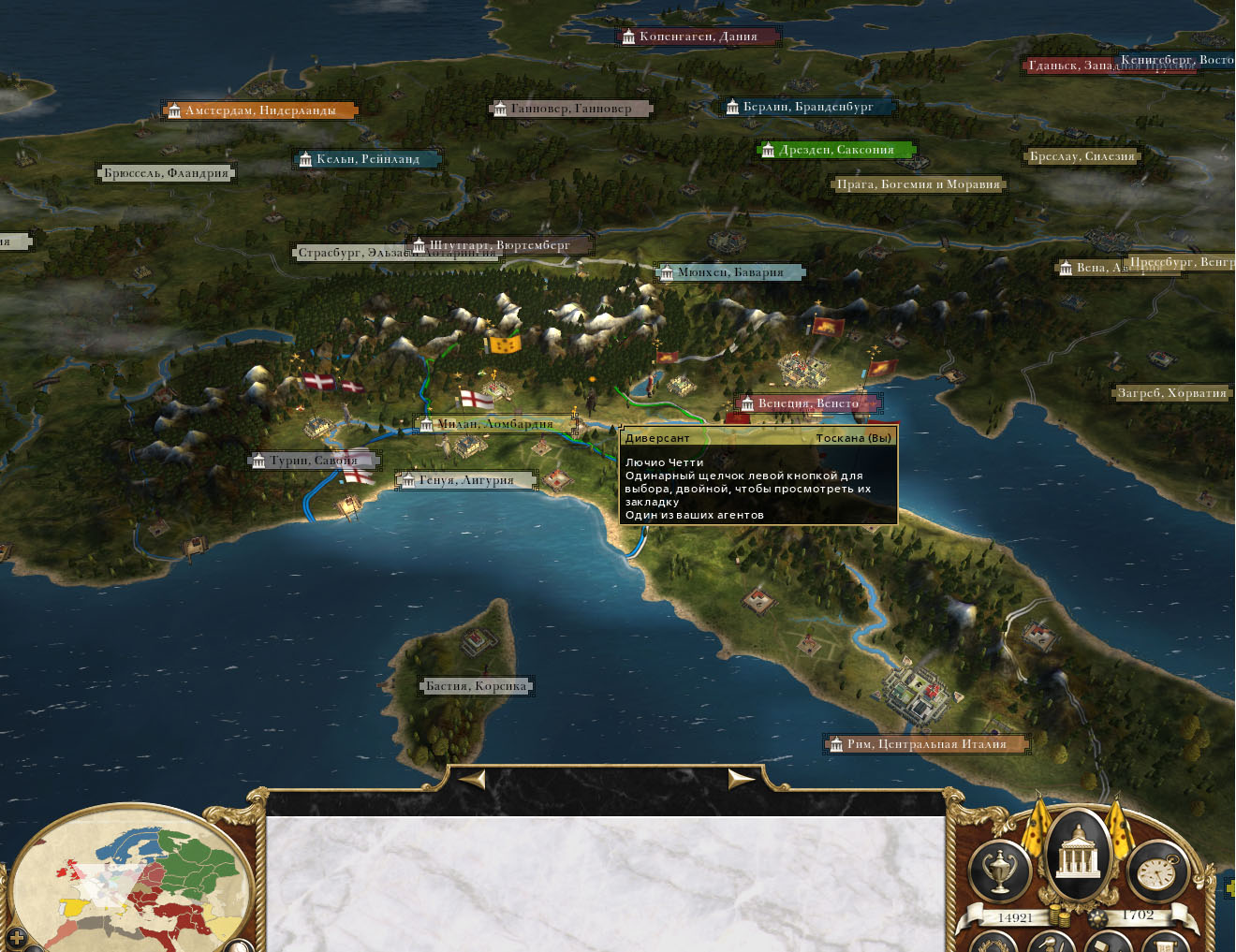Choose the Венеция, Венето settlement label
Viewport: 1236px width, 952px height.
(807, 403)
